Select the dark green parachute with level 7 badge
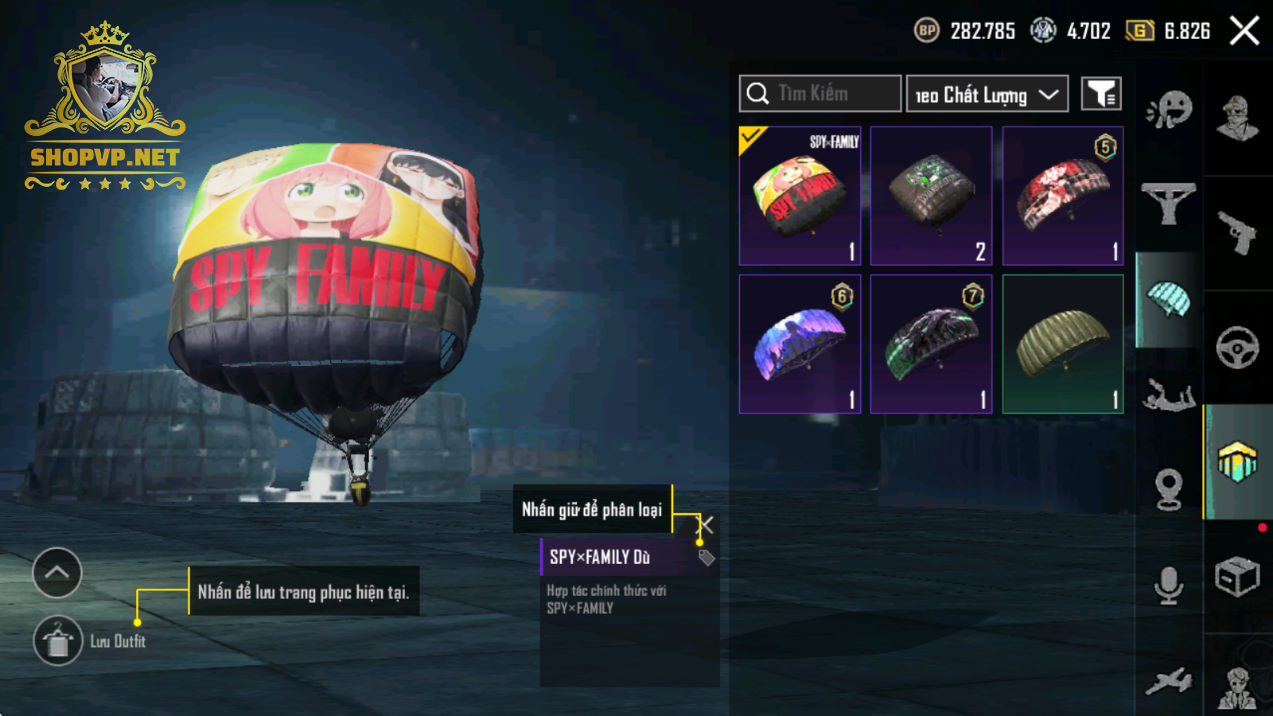Screen dimensions: 1273x716 click(931, 344)
